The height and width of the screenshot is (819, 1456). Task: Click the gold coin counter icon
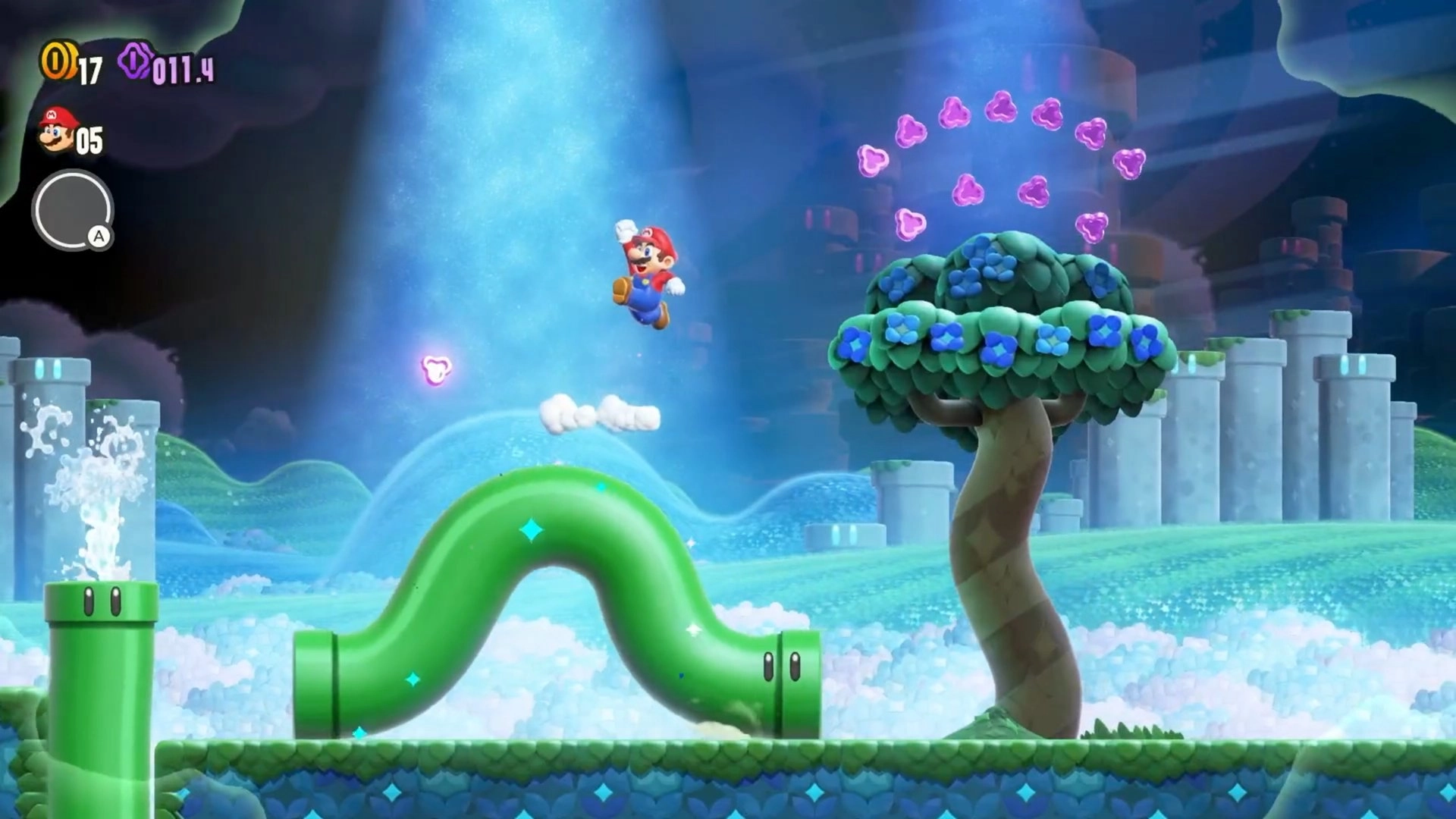58,61
